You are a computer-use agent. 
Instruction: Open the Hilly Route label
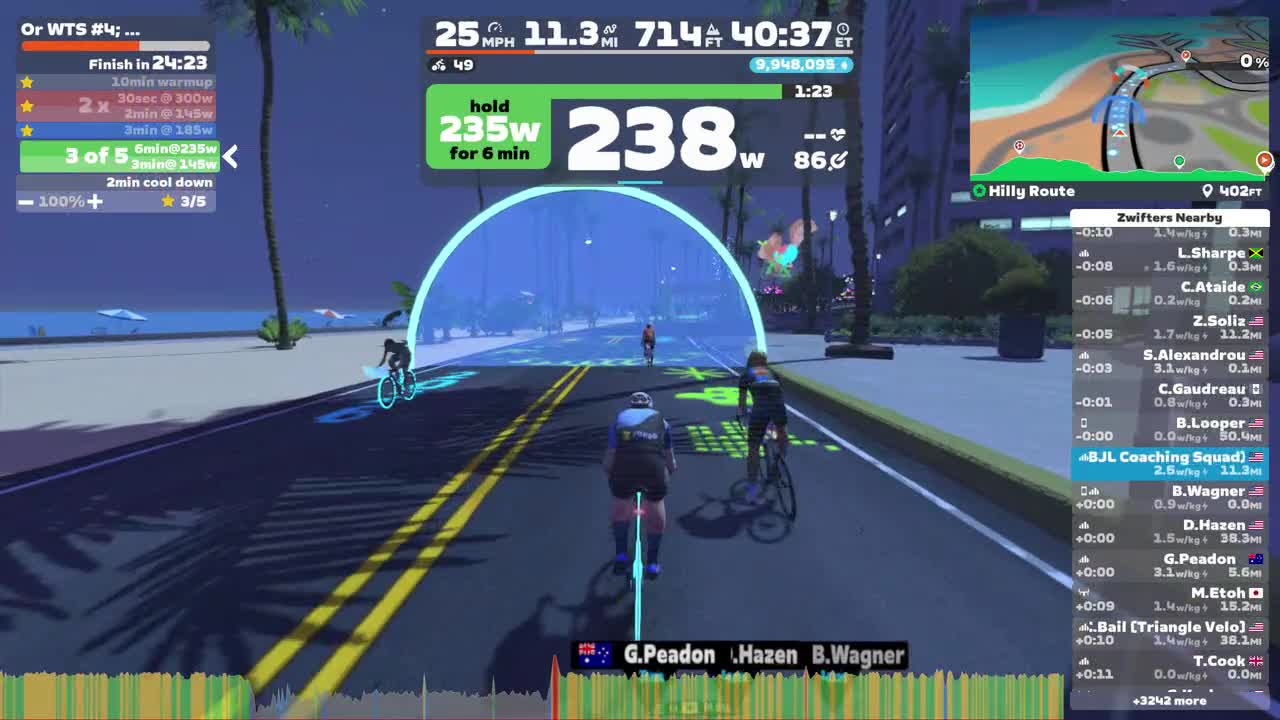[1030, 191]
